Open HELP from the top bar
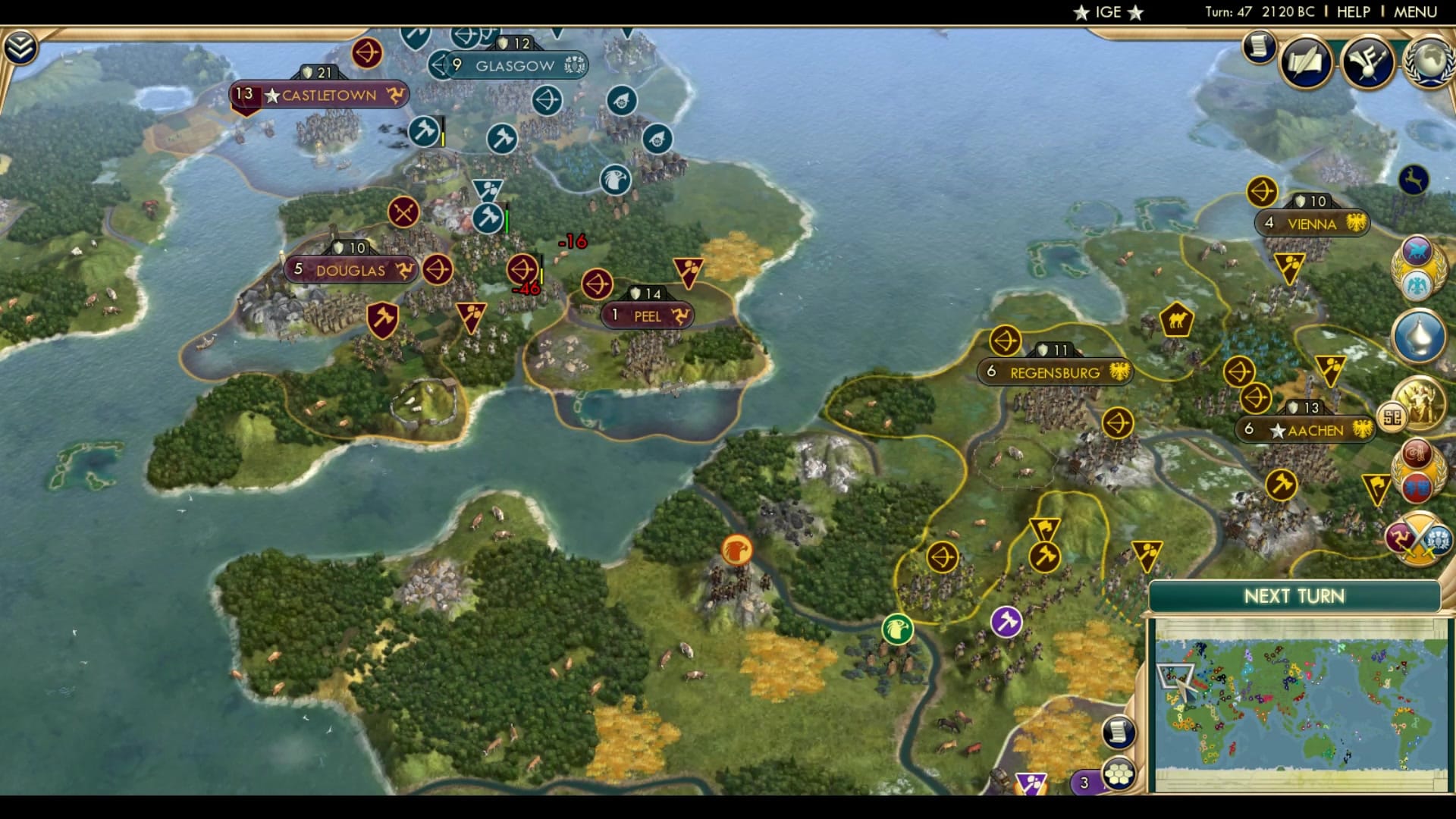Screen dimensions: 1456x819 [x=1354, y=12]
